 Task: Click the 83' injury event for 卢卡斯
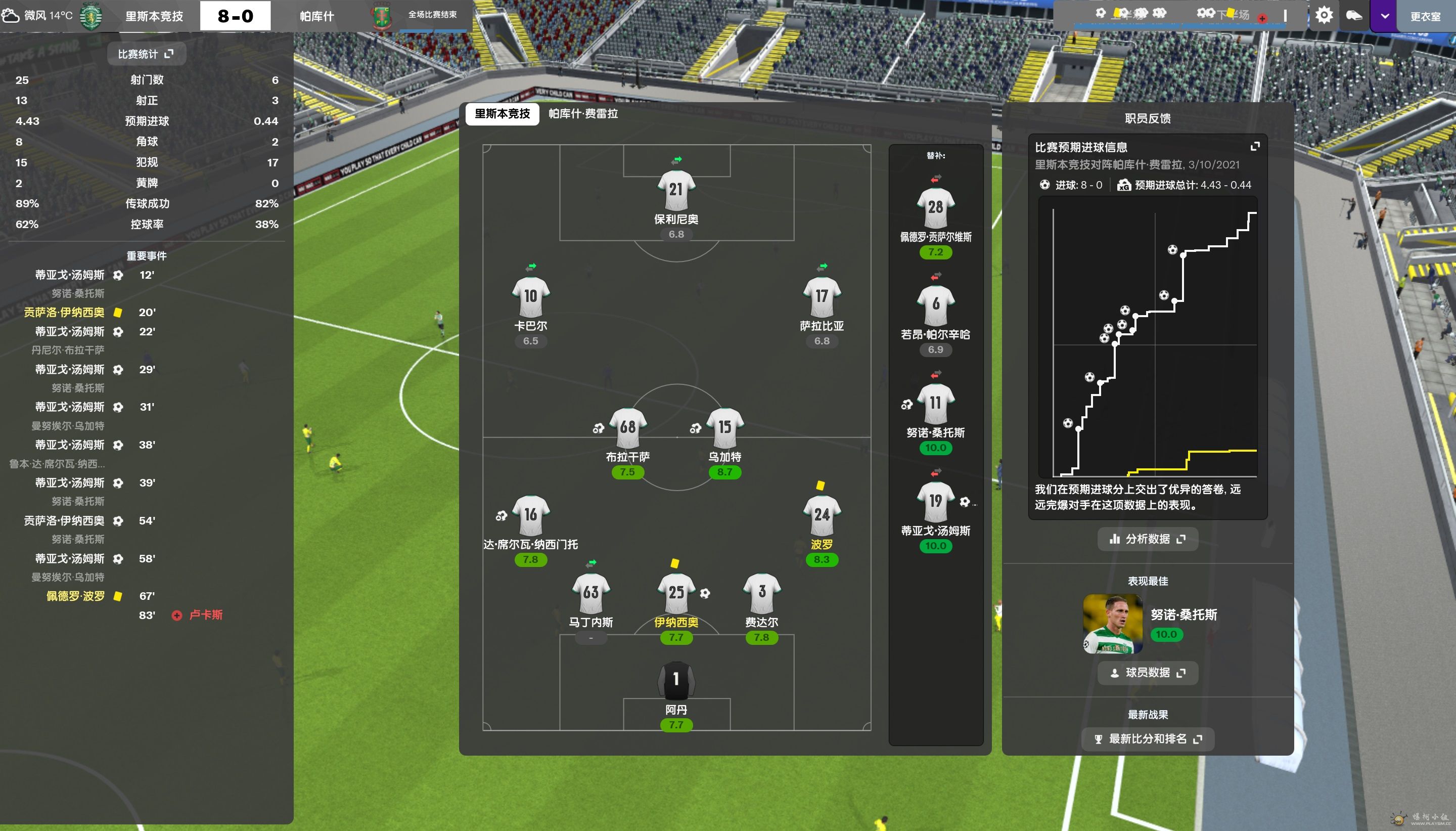point(205,615)
